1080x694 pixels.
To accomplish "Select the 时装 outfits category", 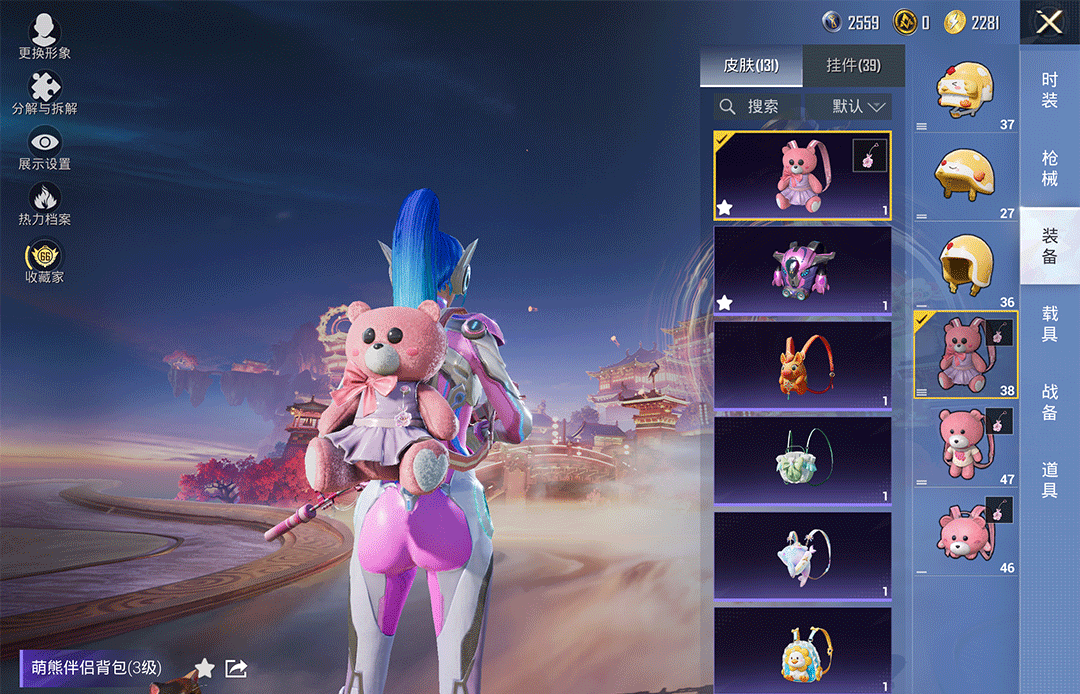I will click(1049, 90).
